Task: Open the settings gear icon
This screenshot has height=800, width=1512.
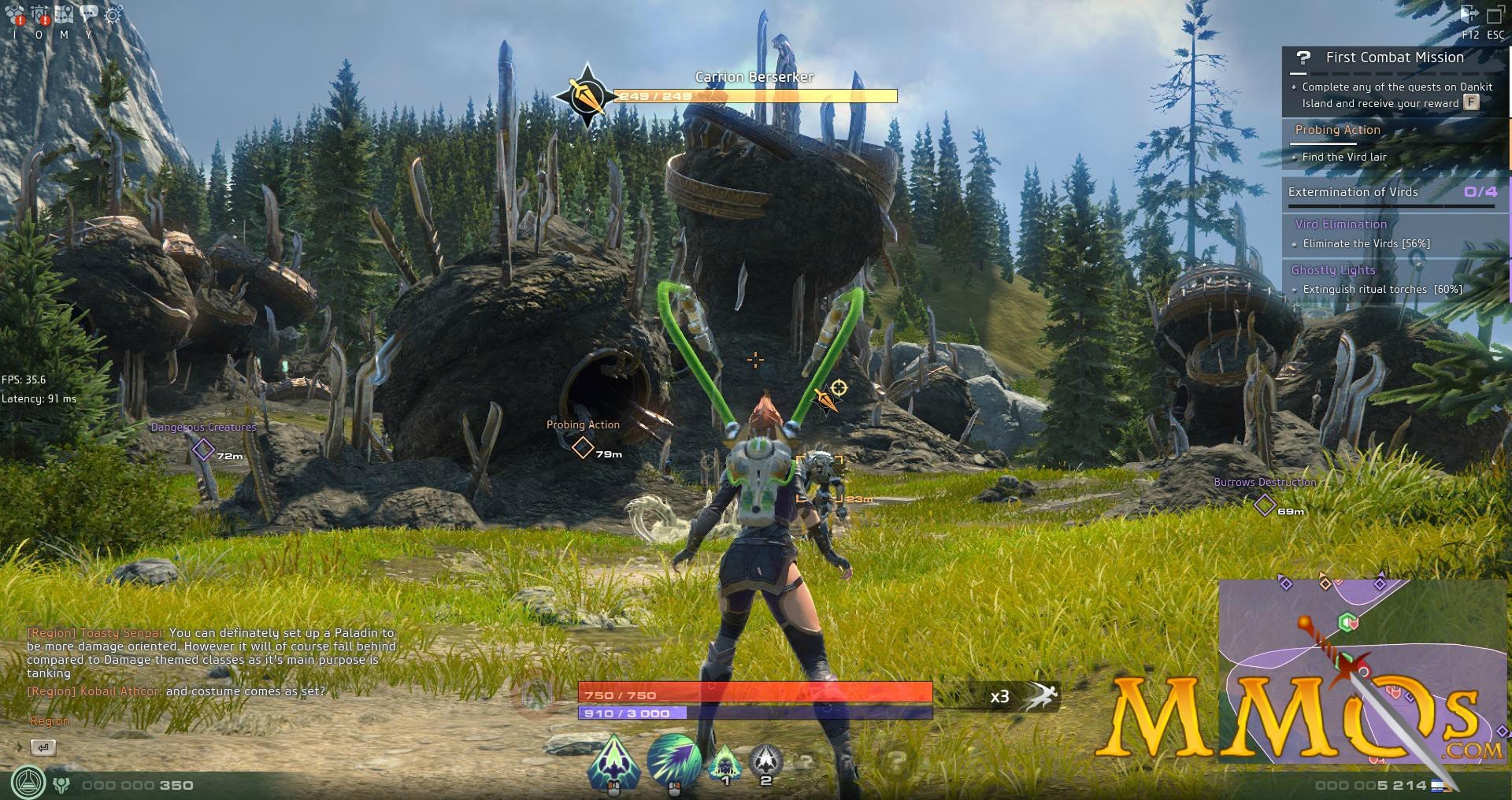Action: pos(113,14)
